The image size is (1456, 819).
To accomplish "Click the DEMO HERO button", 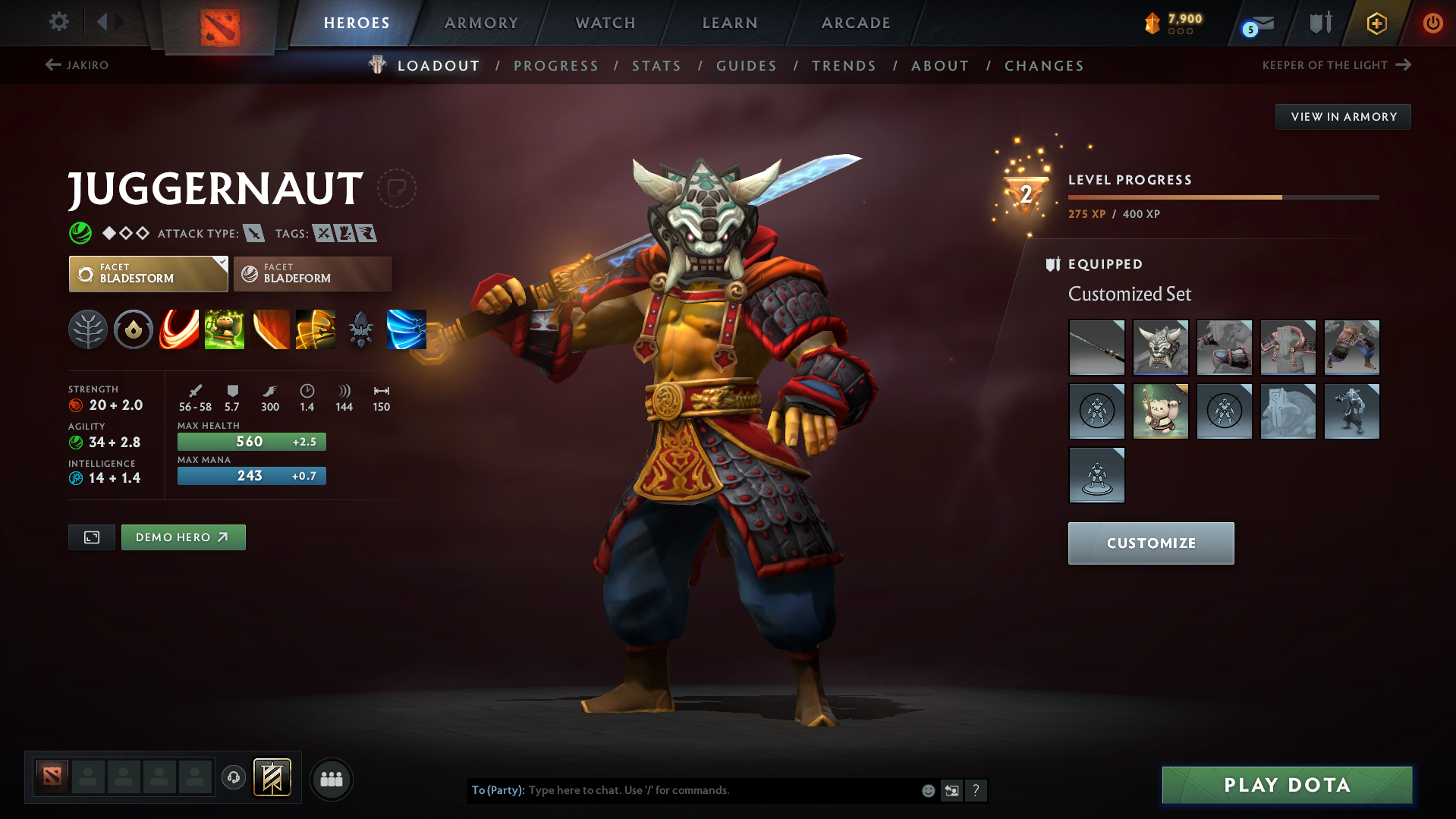I will [183, 537].
